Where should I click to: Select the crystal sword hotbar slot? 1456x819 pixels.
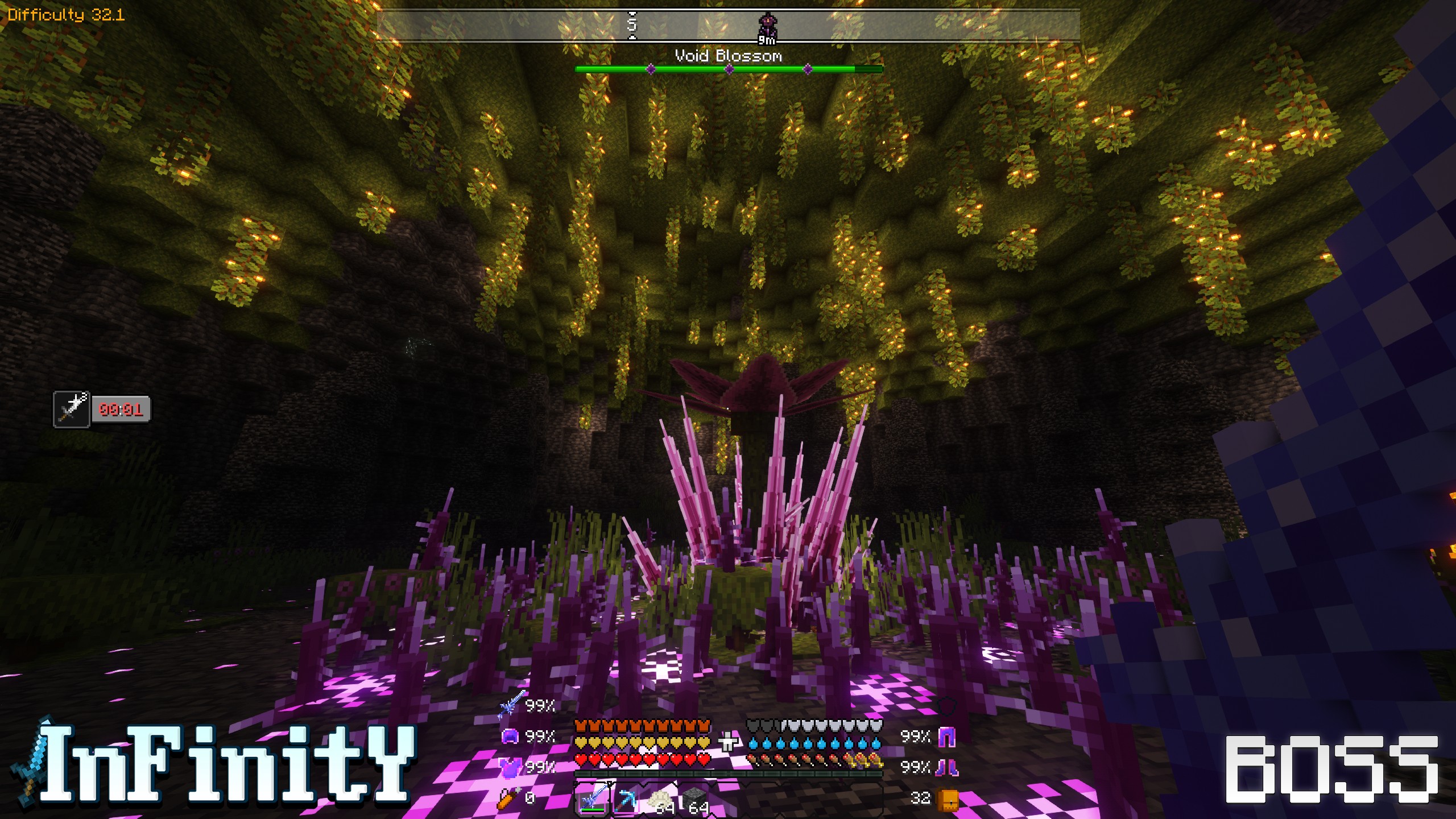592,800
